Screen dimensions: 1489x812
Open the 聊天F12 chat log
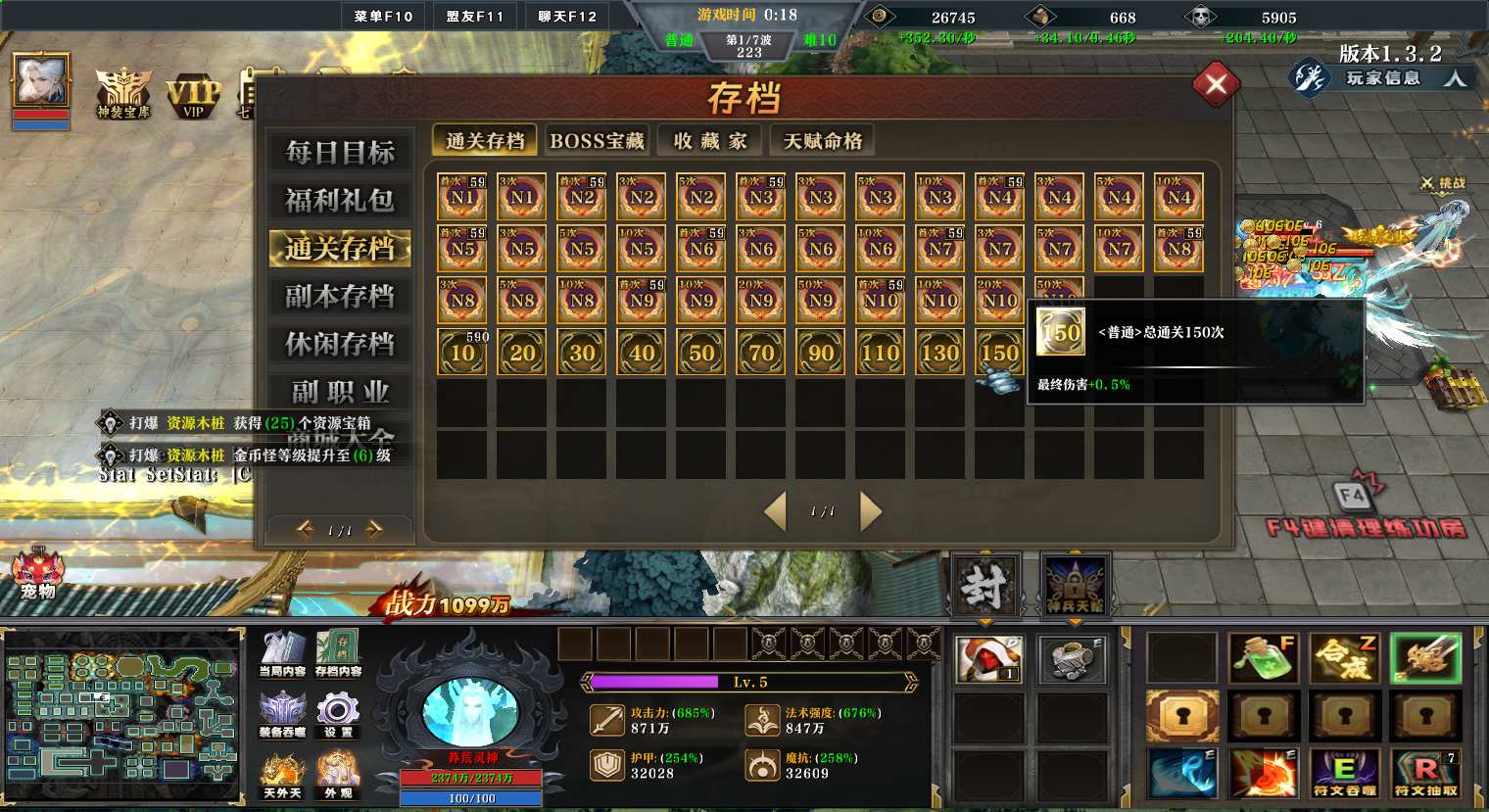point(567,16)
